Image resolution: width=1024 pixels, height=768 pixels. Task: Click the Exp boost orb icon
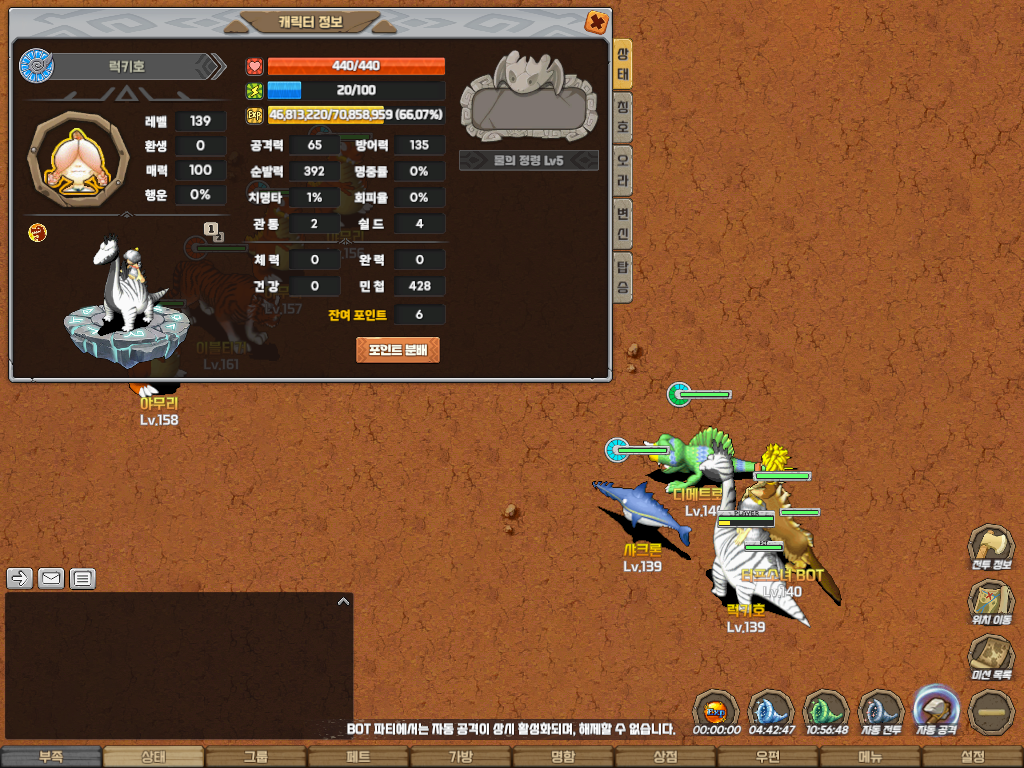pos(716,711)
